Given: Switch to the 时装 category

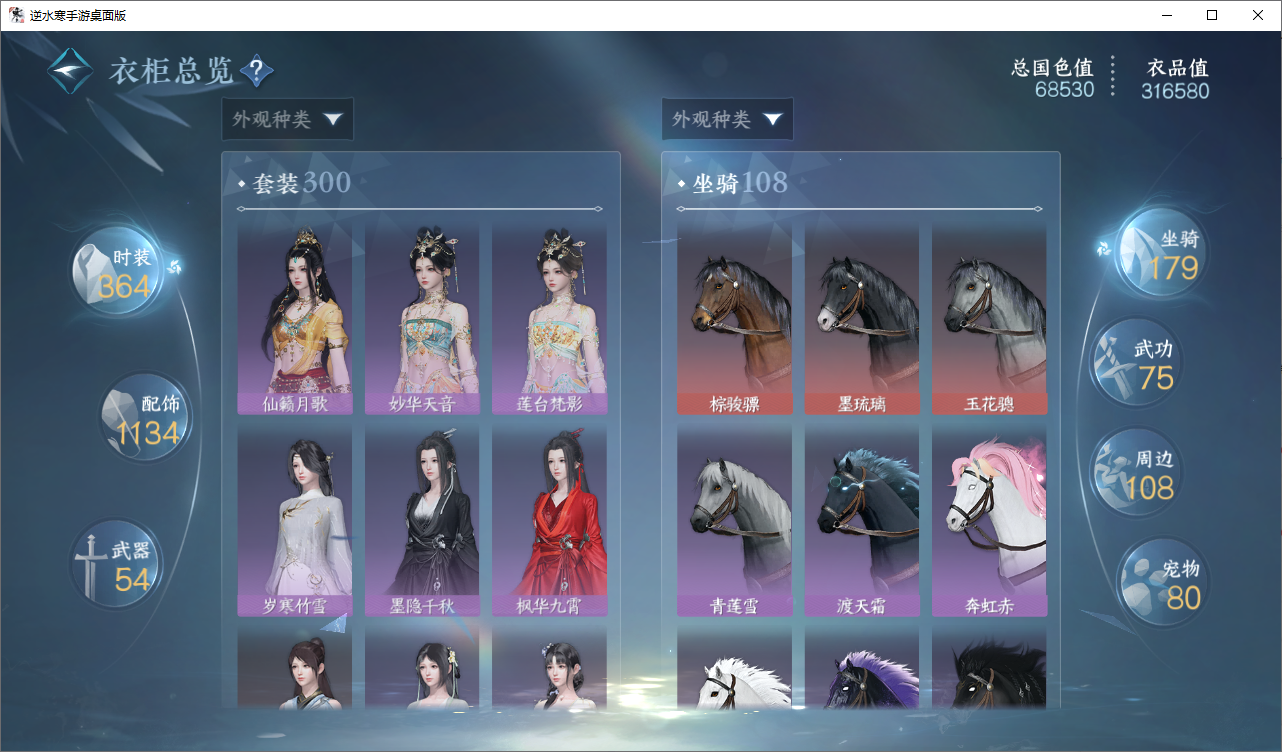Looking at the screenshot, I should click(118, 271).
